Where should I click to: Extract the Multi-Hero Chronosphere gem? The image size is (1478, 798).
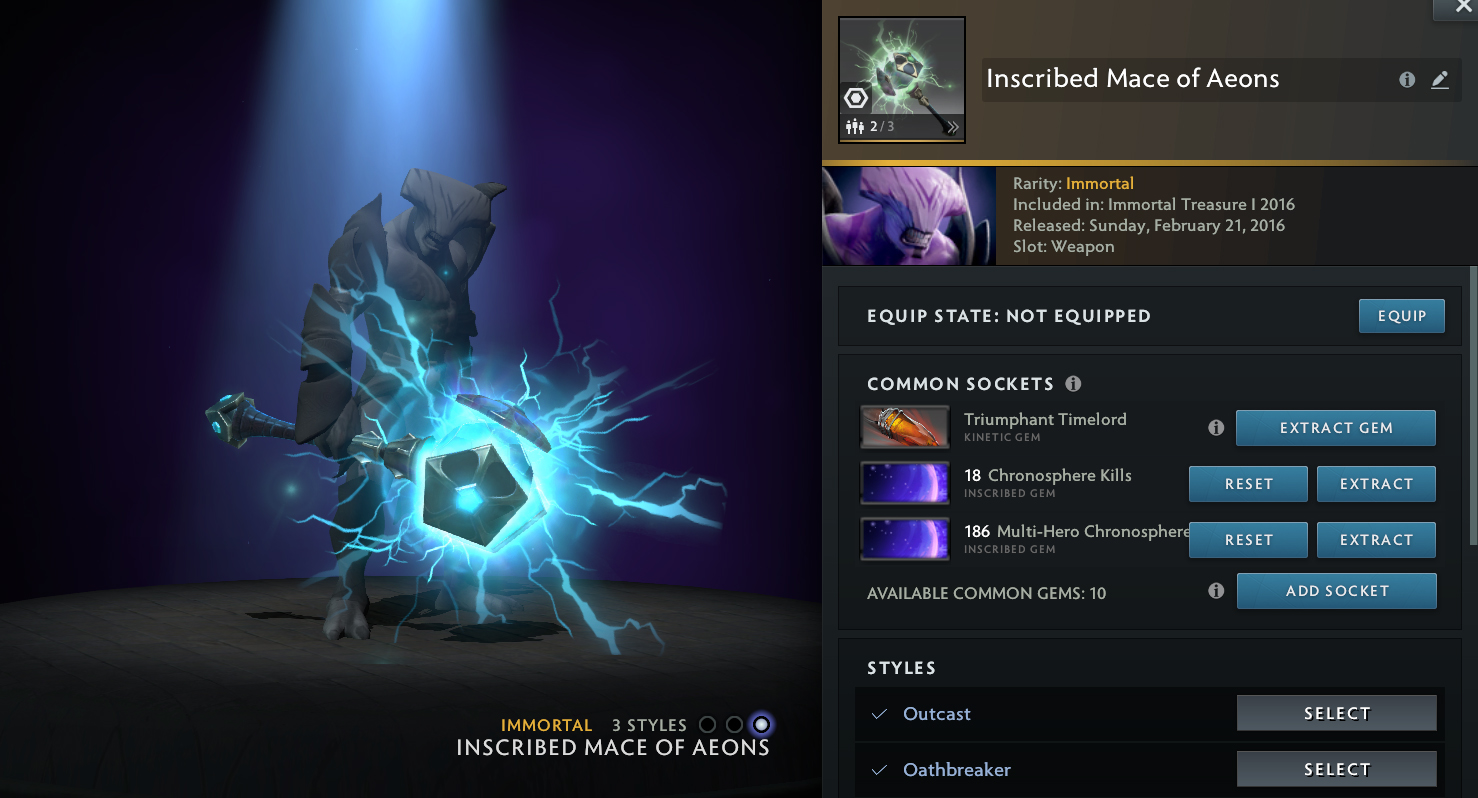pyautogui.click(x=1376, y=540)
